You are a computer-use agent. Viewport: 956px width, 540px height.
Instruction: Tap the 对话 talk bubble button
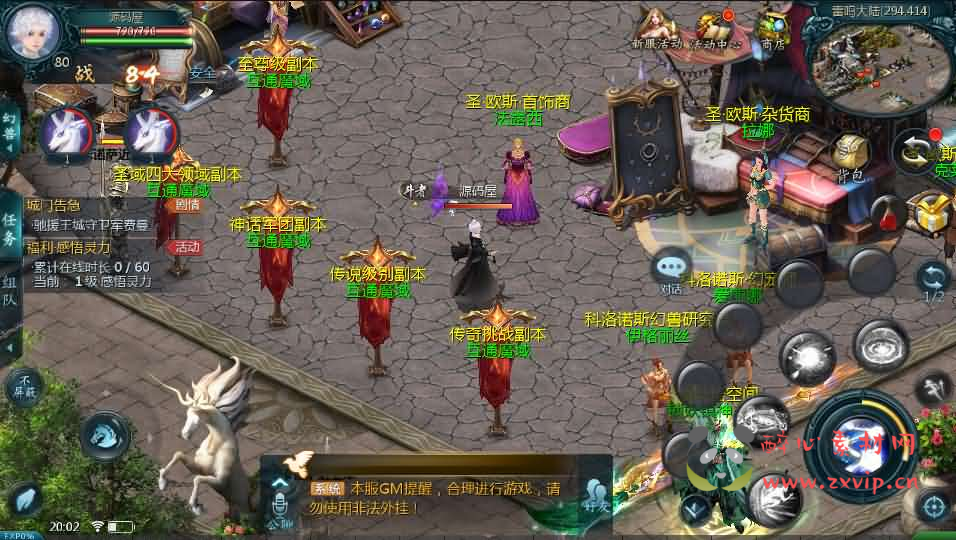coord(671,270)
